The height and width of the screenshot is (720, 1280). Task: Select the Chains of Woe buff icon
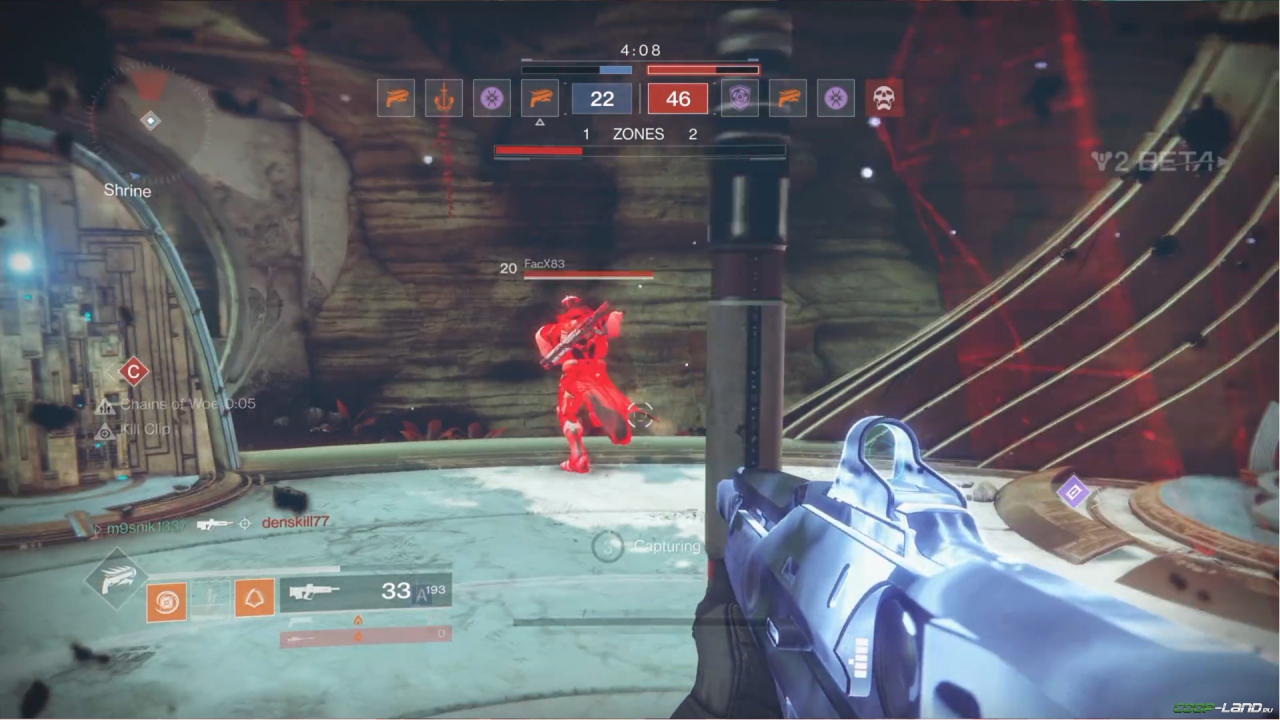tap(105, 405)
